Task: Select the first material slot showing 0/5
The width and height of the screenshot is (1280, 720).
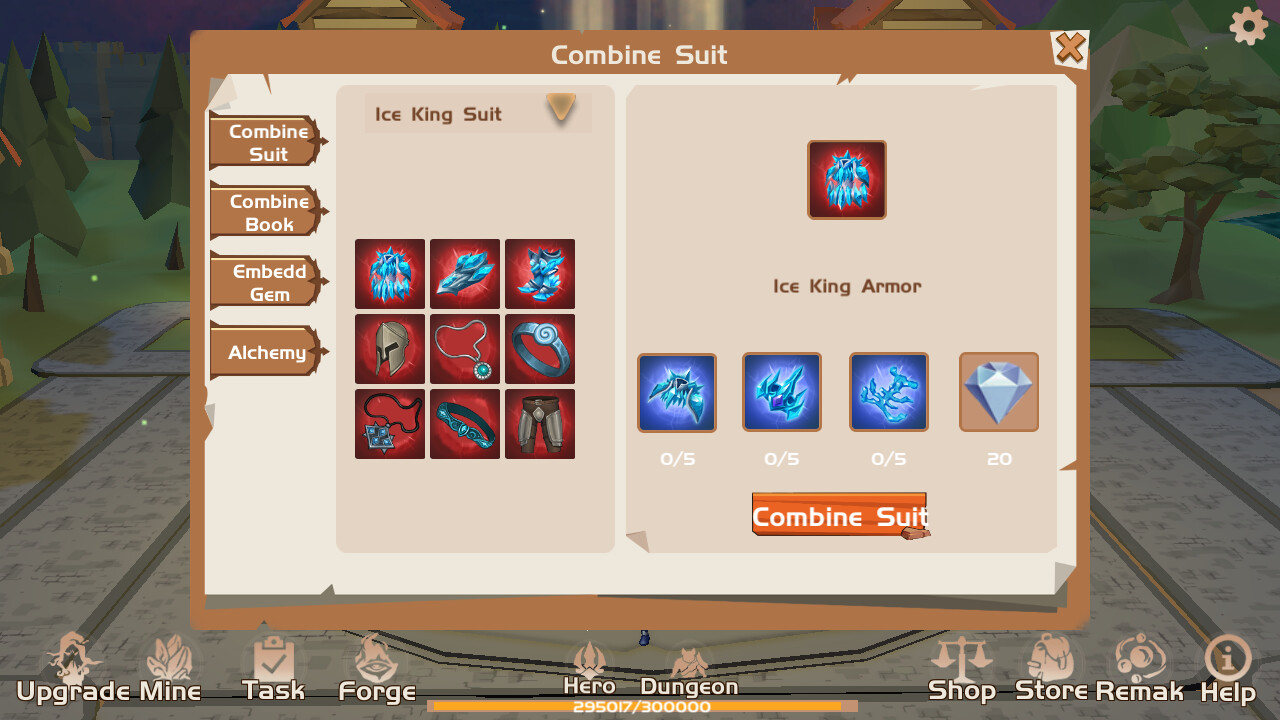Action: coord(676,391)
